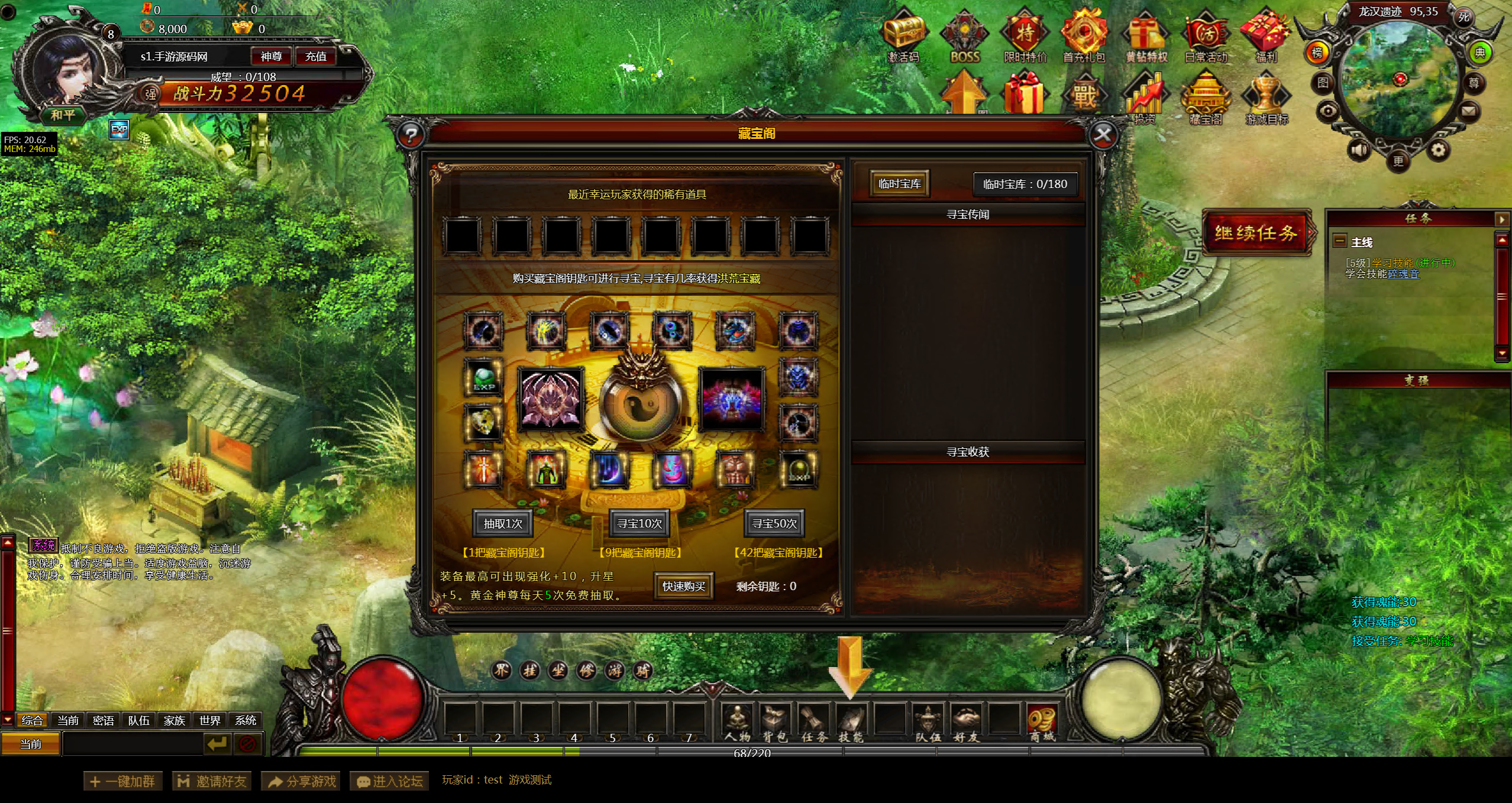The width and height of the screenshot is (1512, 803).
Task: Select the 寻宝50次 treasure hunt button
Action: (x=774, y=523)
